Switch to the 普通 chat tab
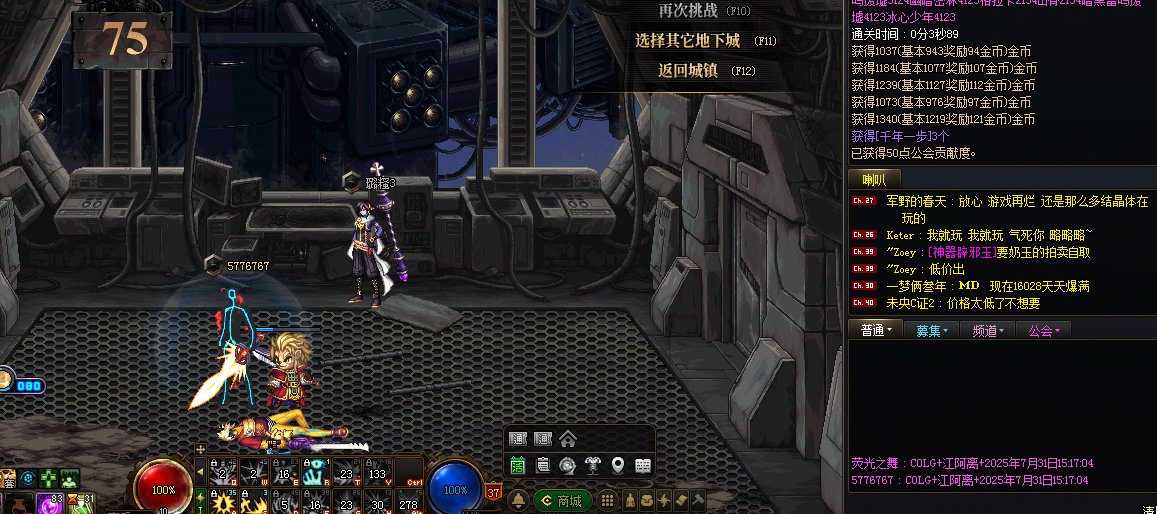Image resolution: width=1157 pixels, height=514 pixels. (x=875, y=331)
